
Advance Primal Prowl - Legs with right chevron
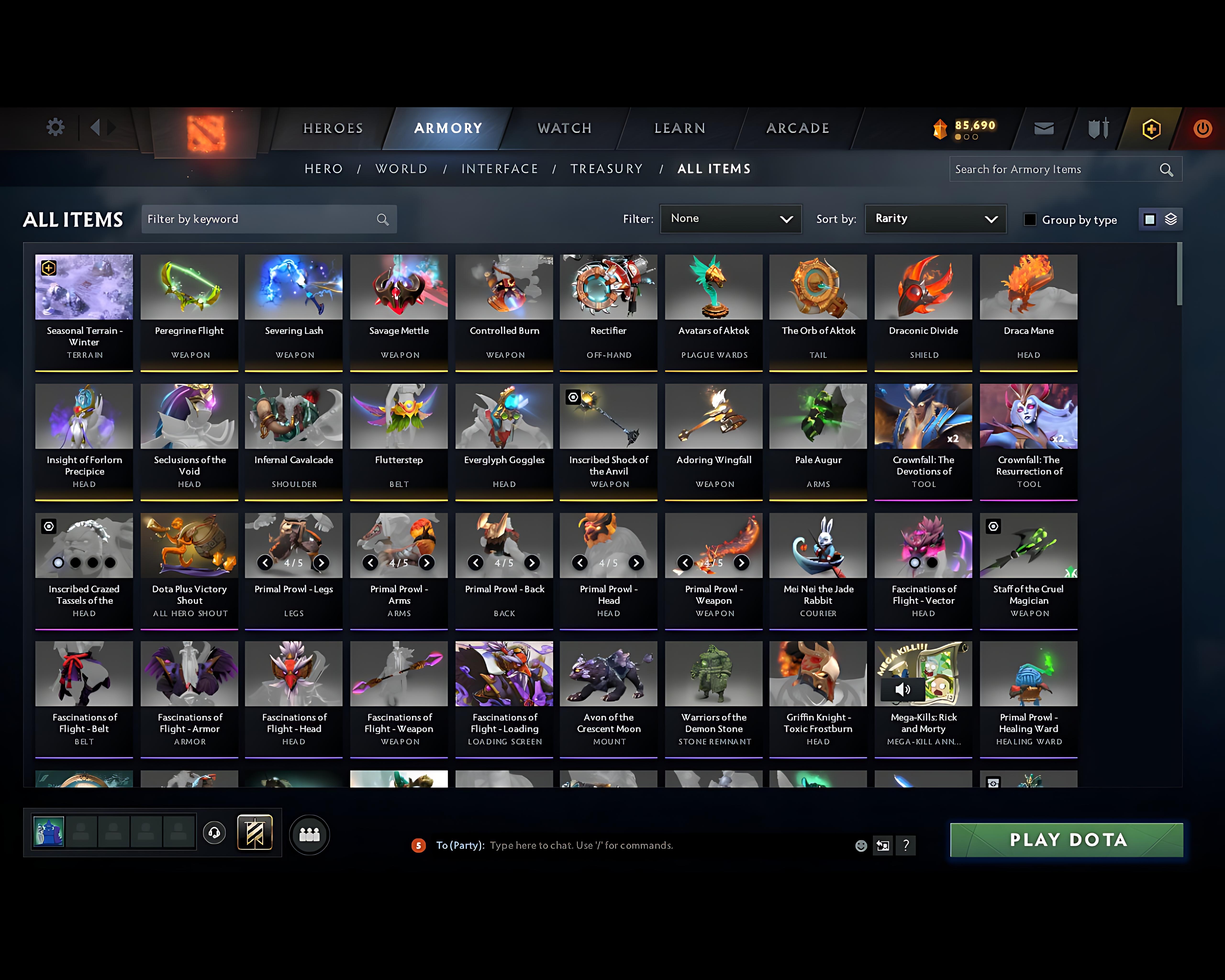click(x=322, y=563)
